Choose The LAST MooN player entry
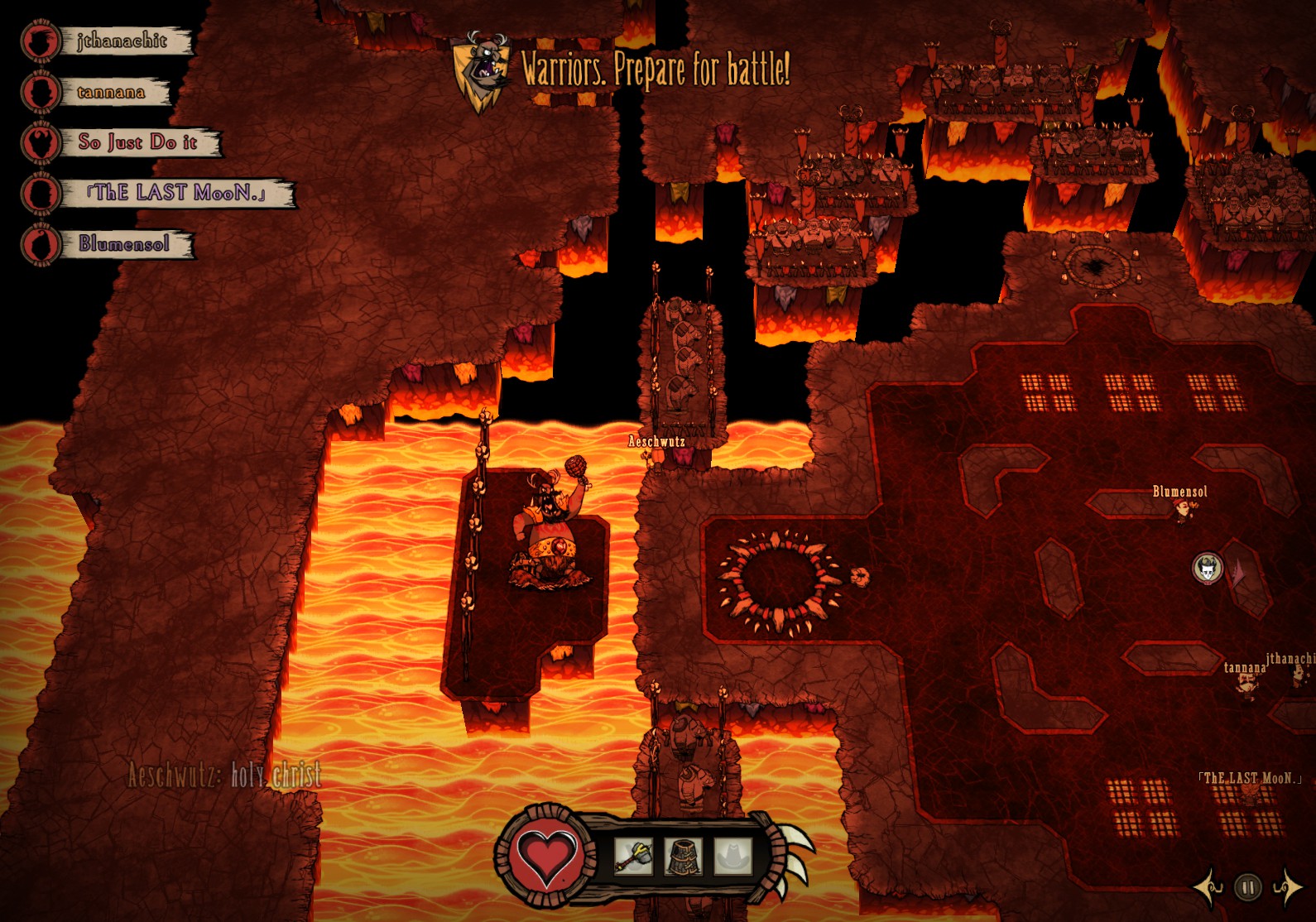Viewport: 1316px width, 922px height. click(175, 193)
